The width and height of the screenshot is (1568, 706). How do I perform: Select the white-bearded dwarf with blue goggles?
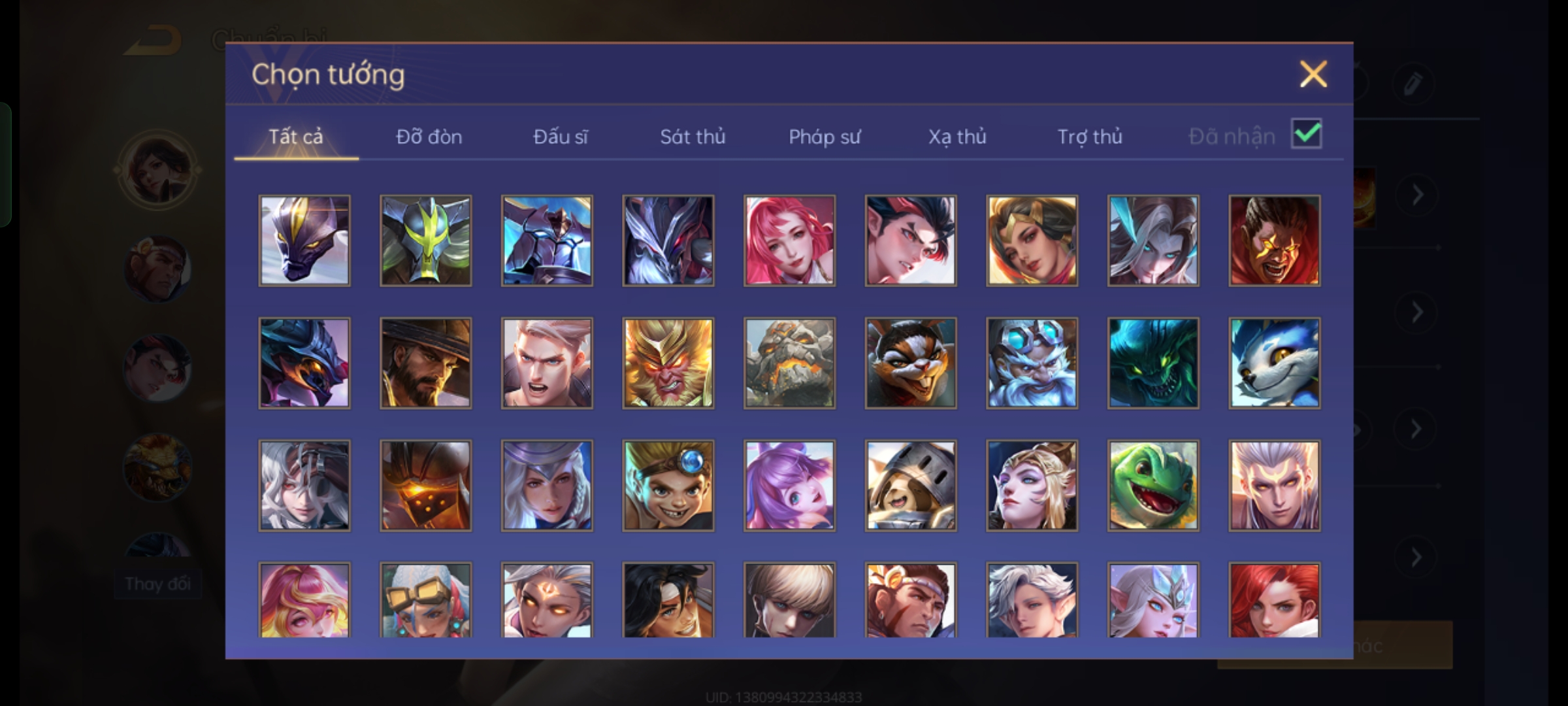(1032, 363)
